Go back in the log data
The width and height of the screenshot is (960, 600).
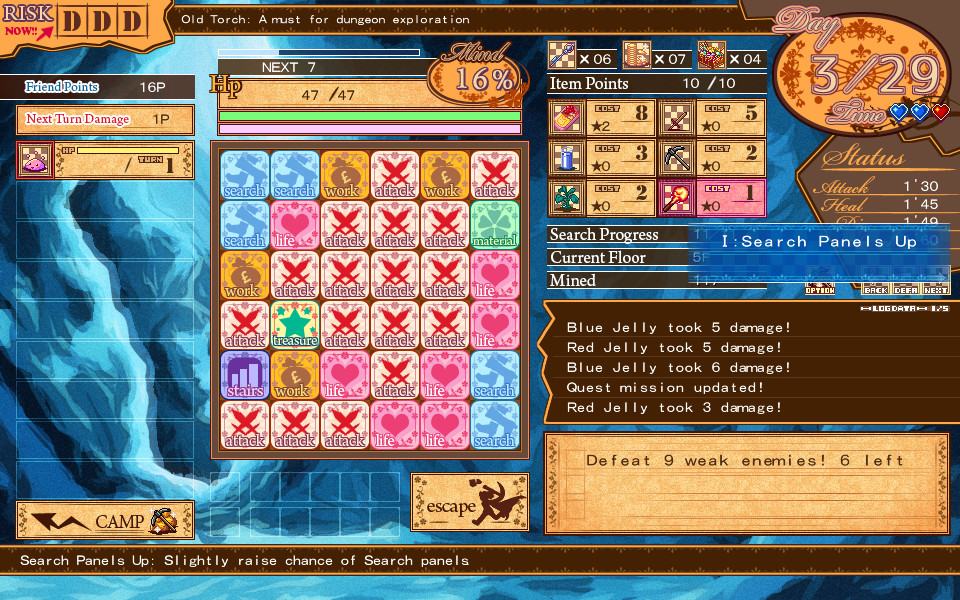(876, 288)
